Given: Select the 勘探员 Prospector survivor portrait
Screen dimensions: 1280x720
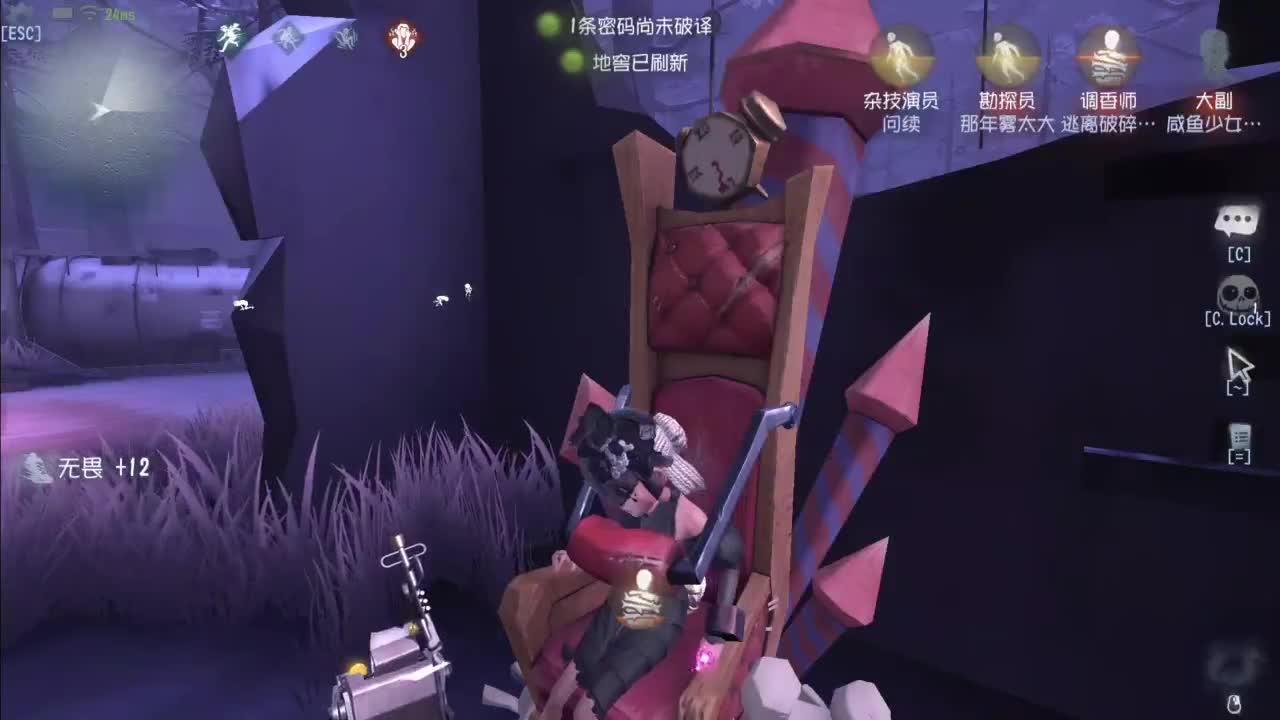Looking at the screenshot, I should pos(1005,55).
